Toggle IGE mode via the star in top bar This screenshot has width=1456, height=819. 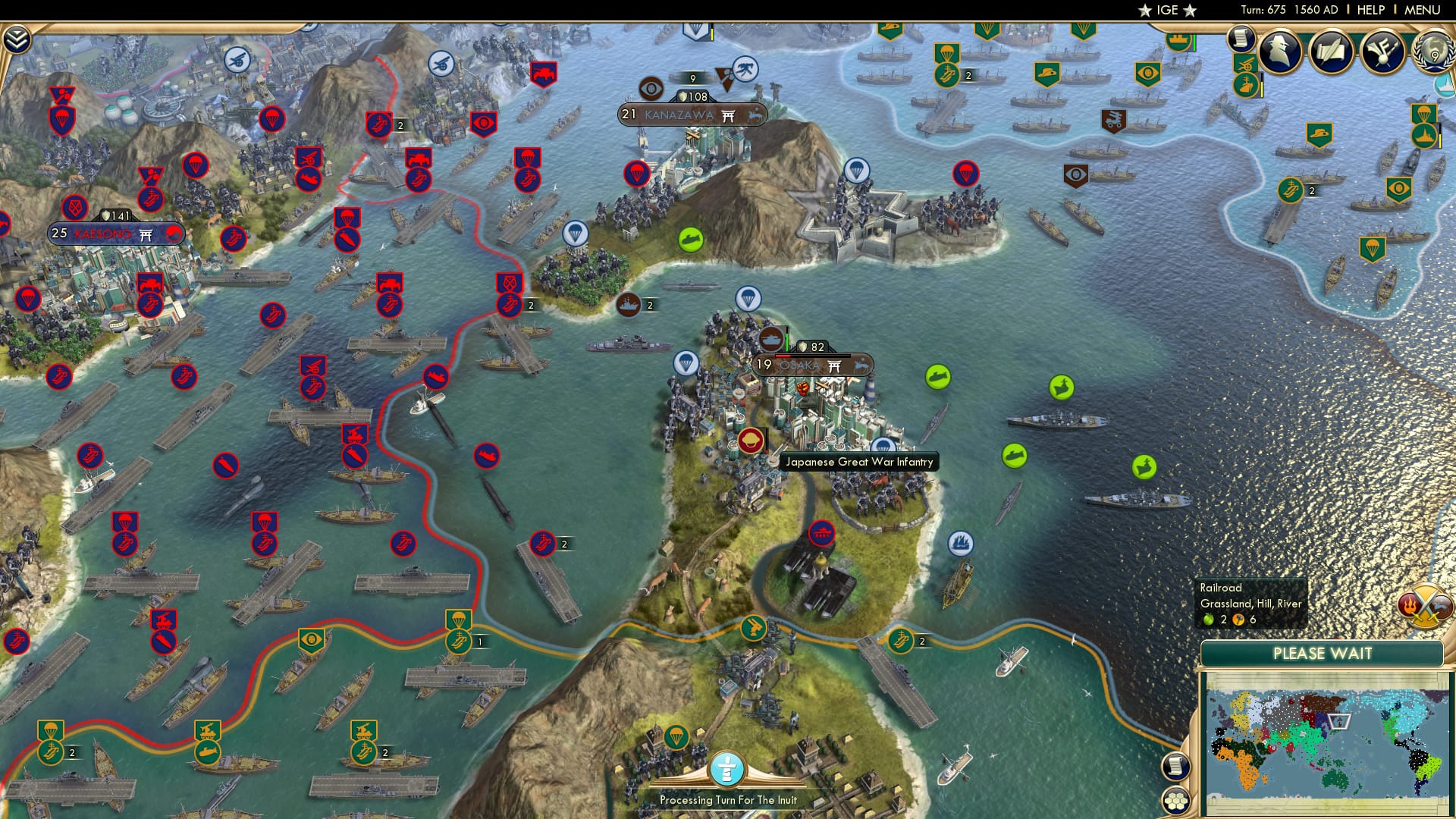click(1146, 10)
